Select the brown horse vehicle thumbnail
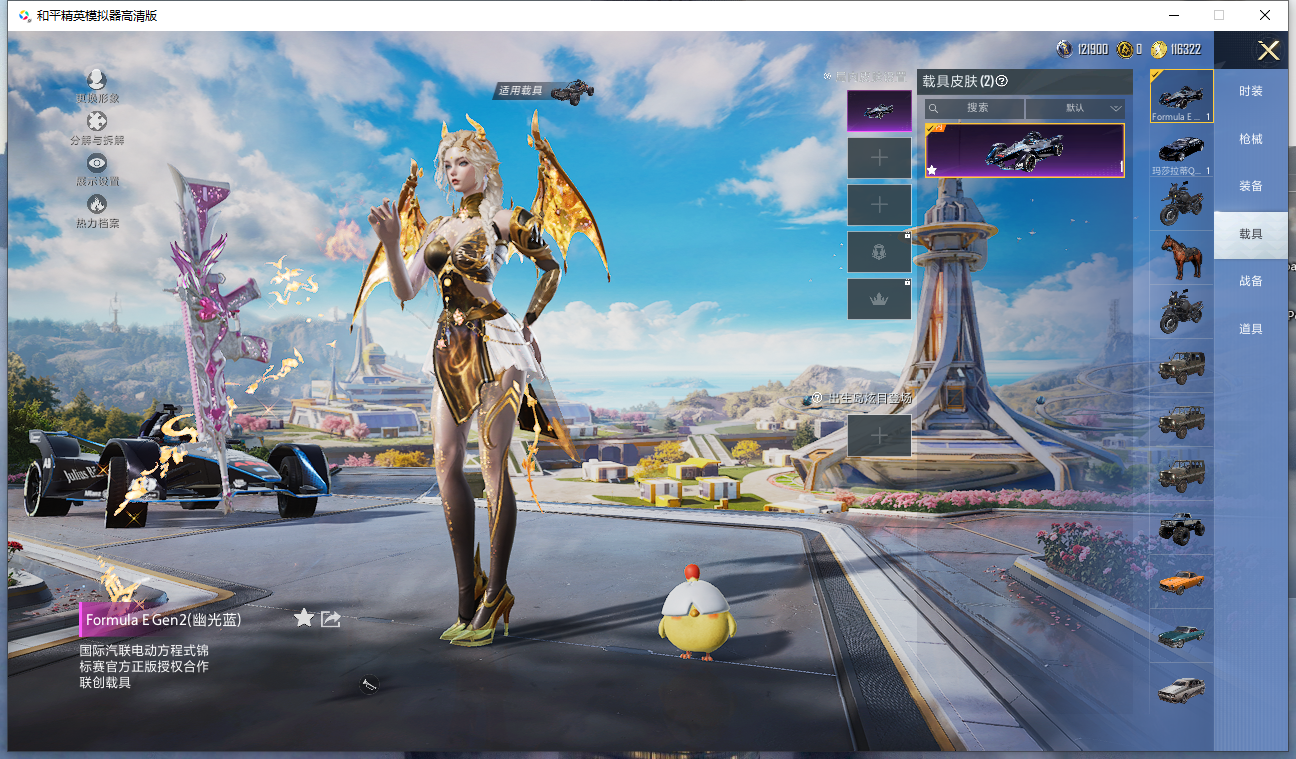1296x759 pixels. (1181, 257)
